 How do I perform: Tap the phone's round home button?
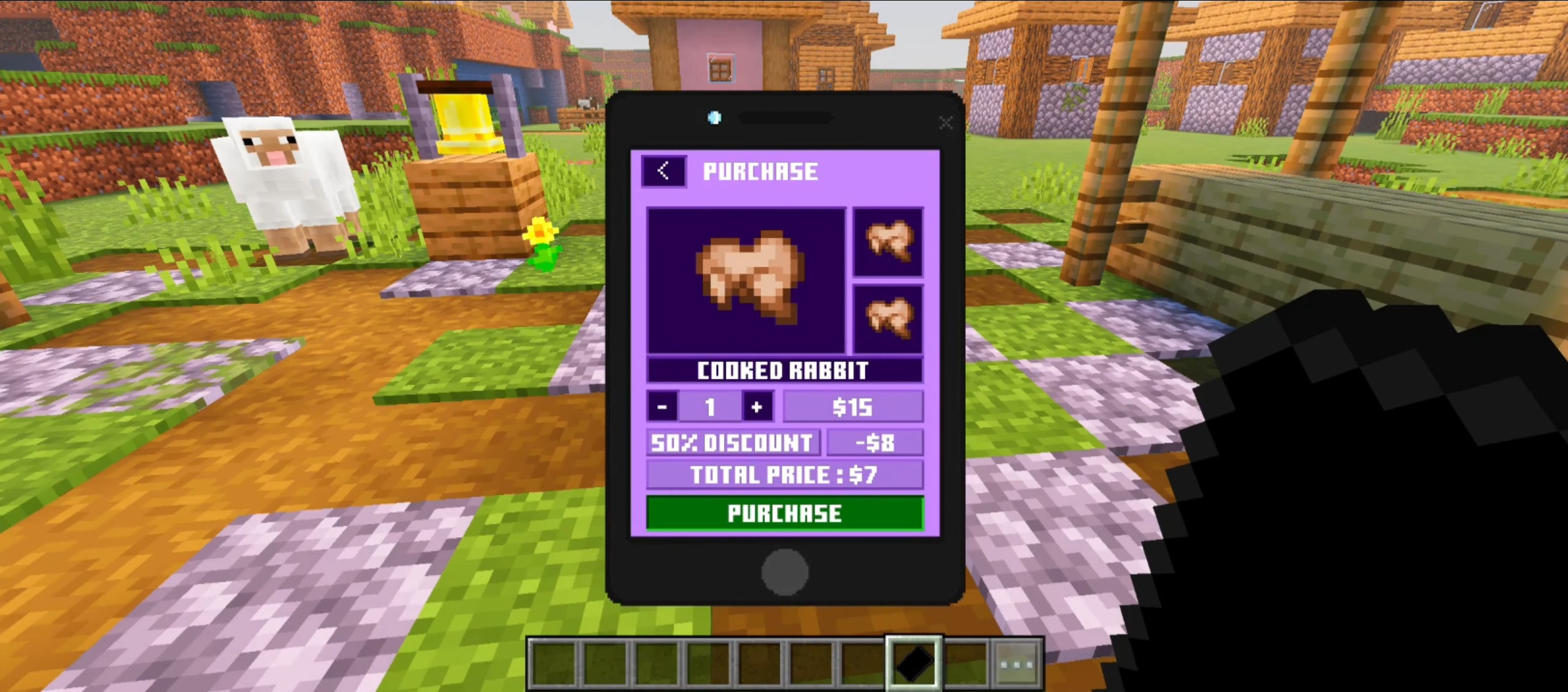tap(785, 572)
